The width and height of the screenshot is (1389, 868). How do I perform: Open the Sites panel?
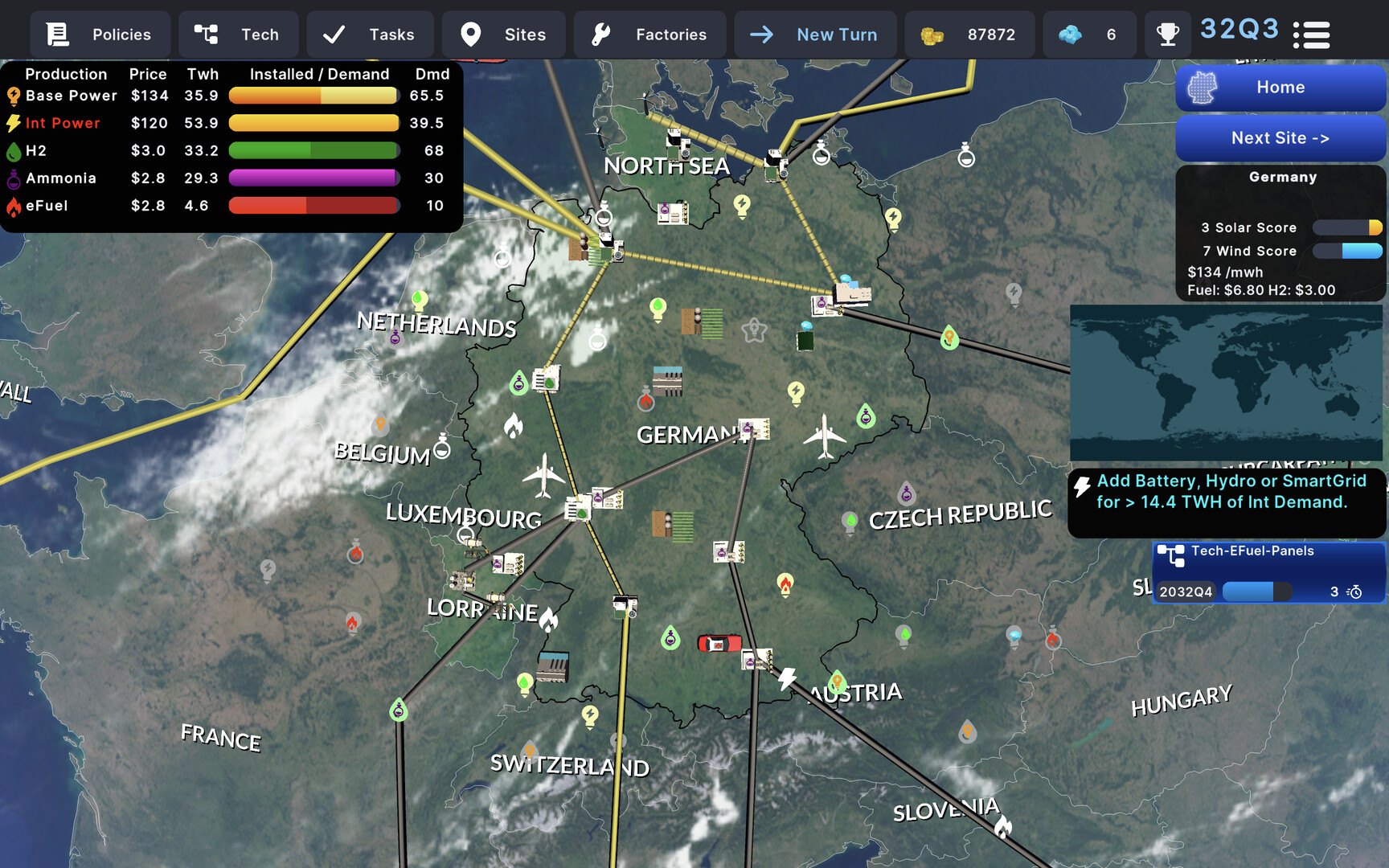tap(504, 35)
